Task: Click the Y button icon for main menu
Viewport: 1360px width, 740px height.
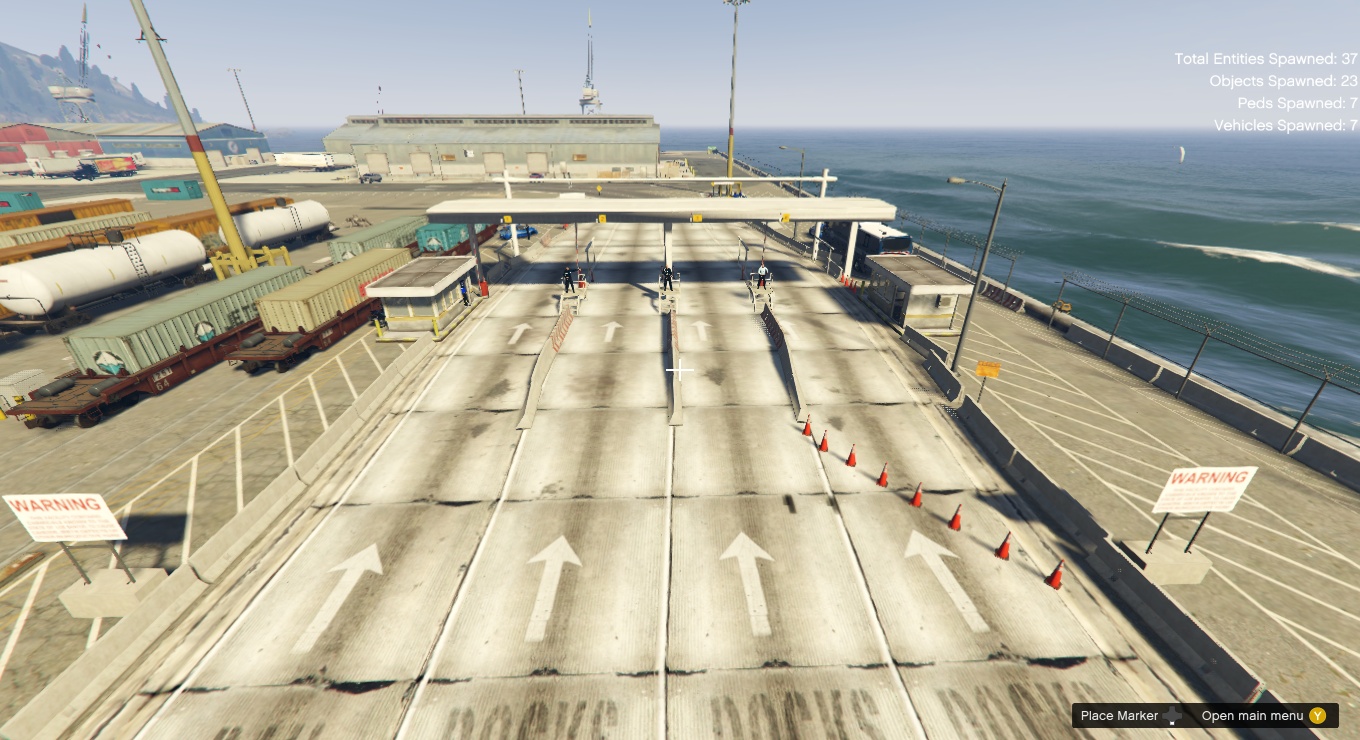Action: (1316, 716)
